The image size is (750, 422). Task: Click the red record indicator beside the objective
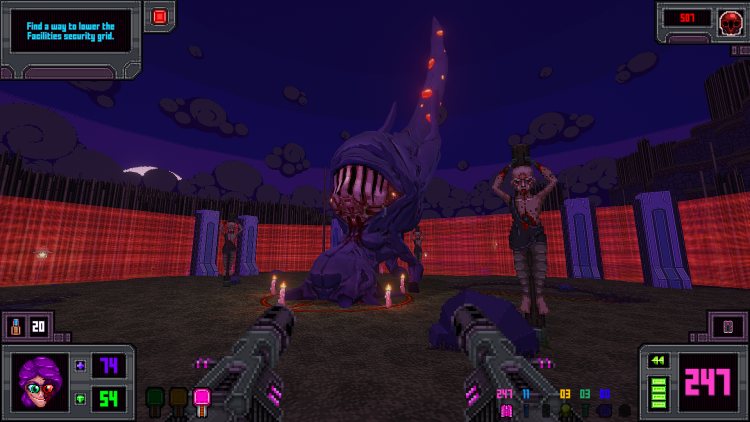[159, 16]
